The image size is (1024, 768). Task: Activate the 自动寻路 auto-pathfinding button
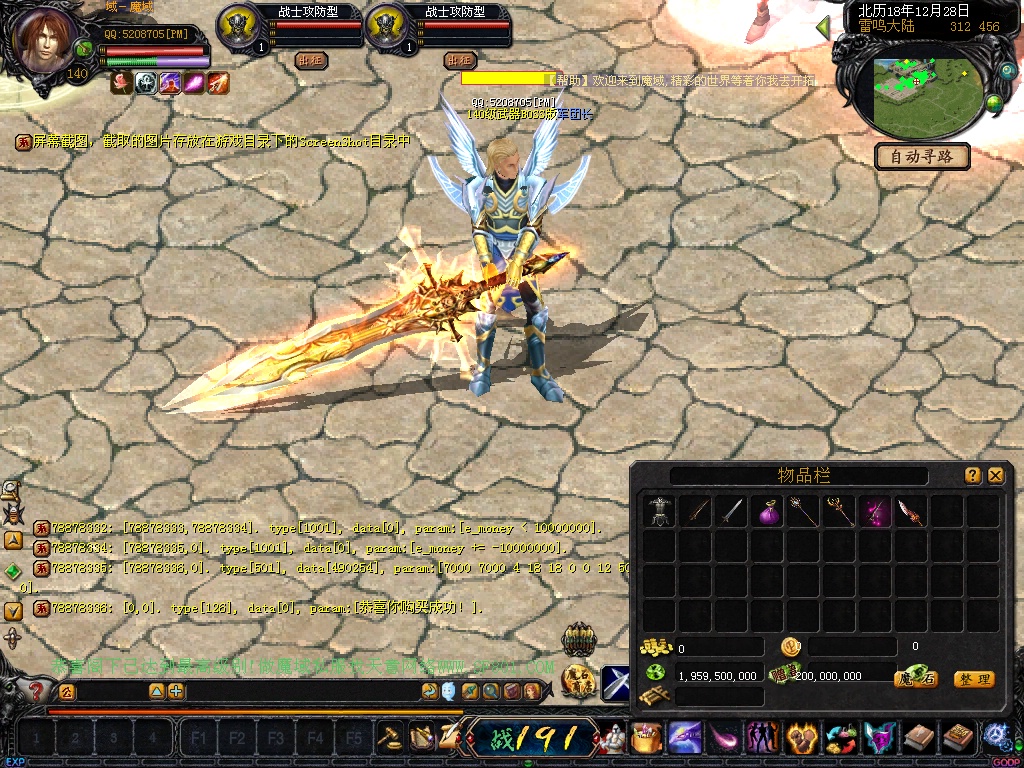[922, 156]
